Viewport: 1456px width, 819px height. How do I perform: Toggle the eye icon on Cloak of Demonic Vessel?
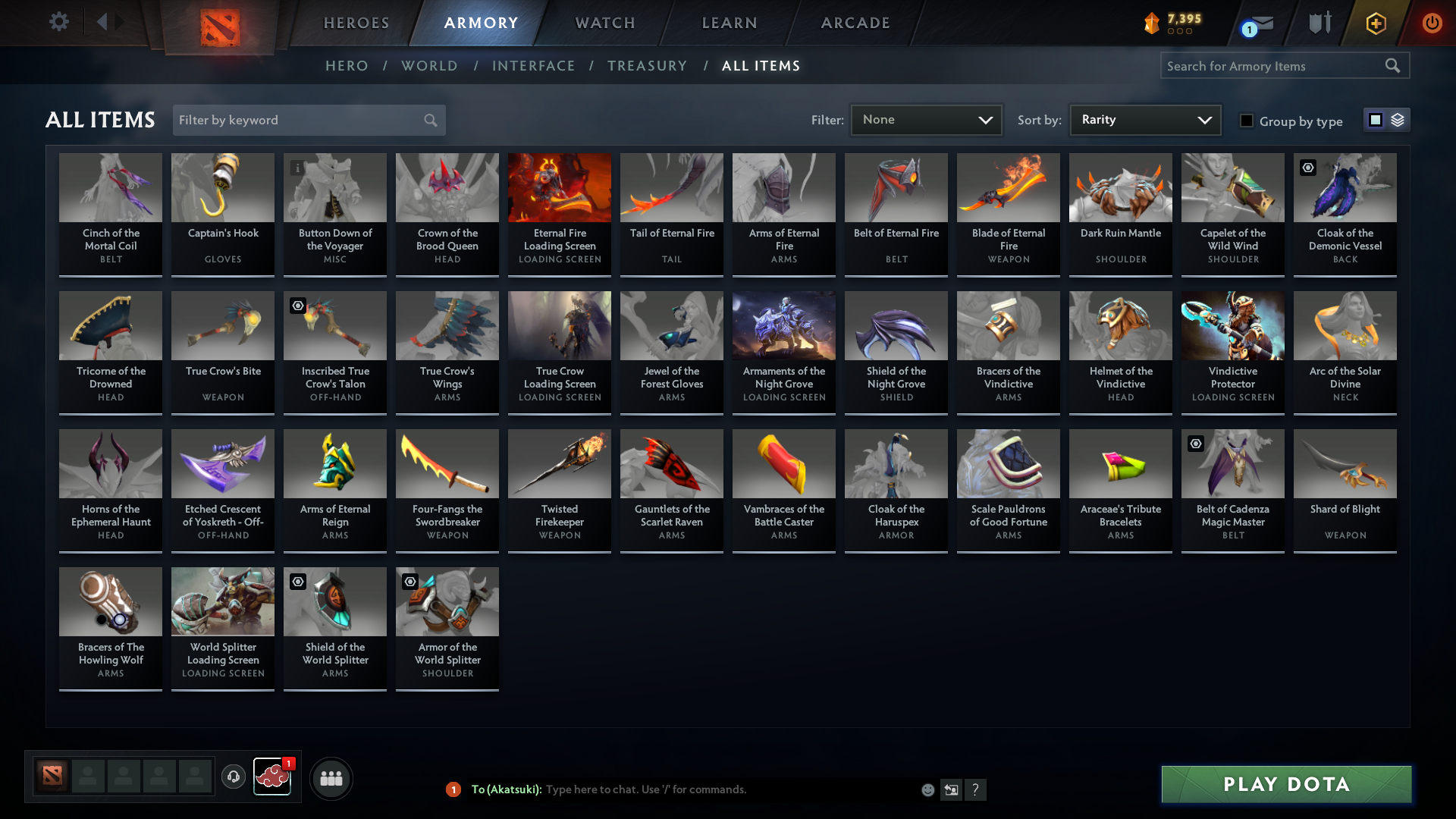coord(1308,168)
